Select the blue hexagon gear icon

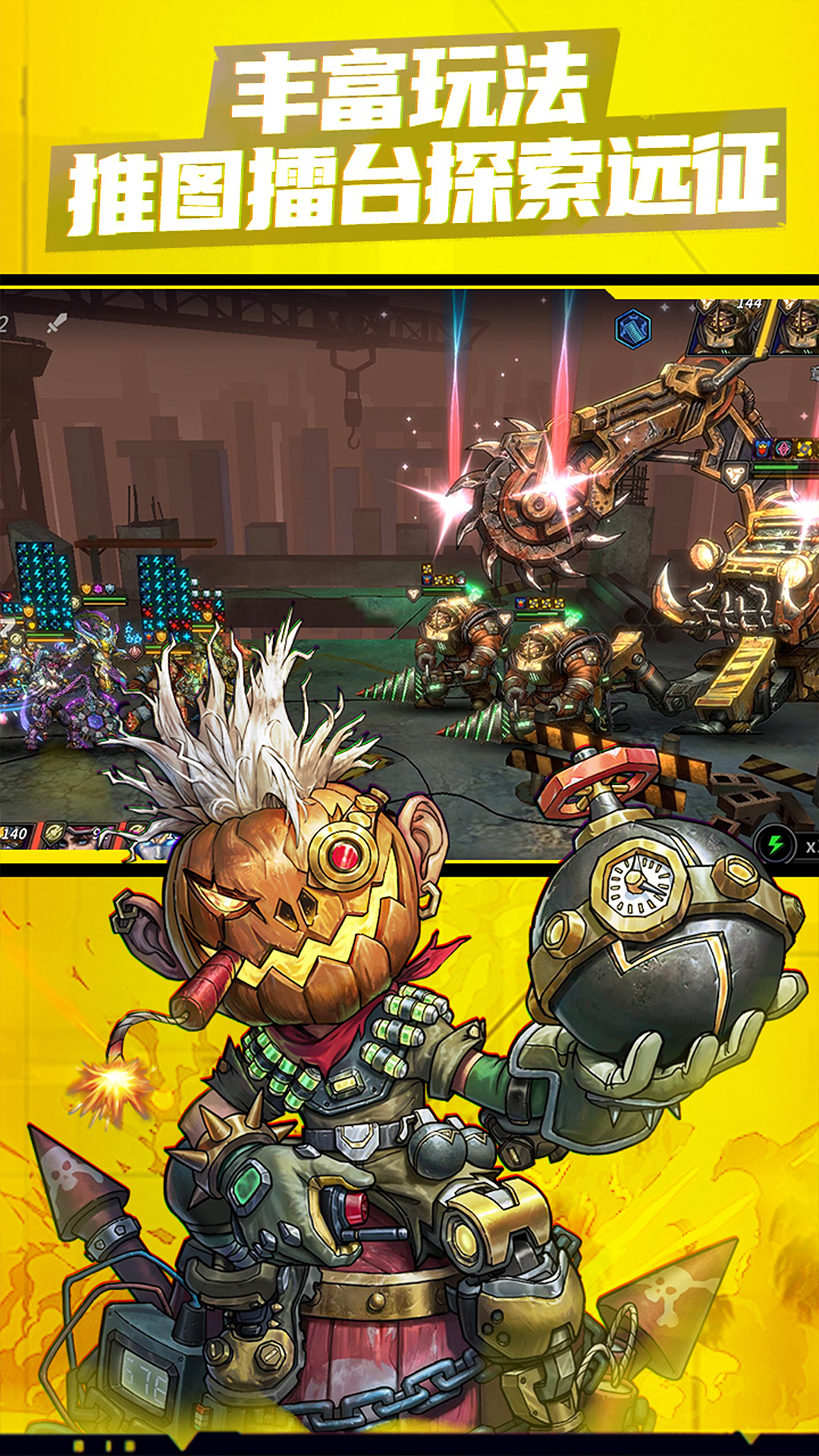(632, 329)
